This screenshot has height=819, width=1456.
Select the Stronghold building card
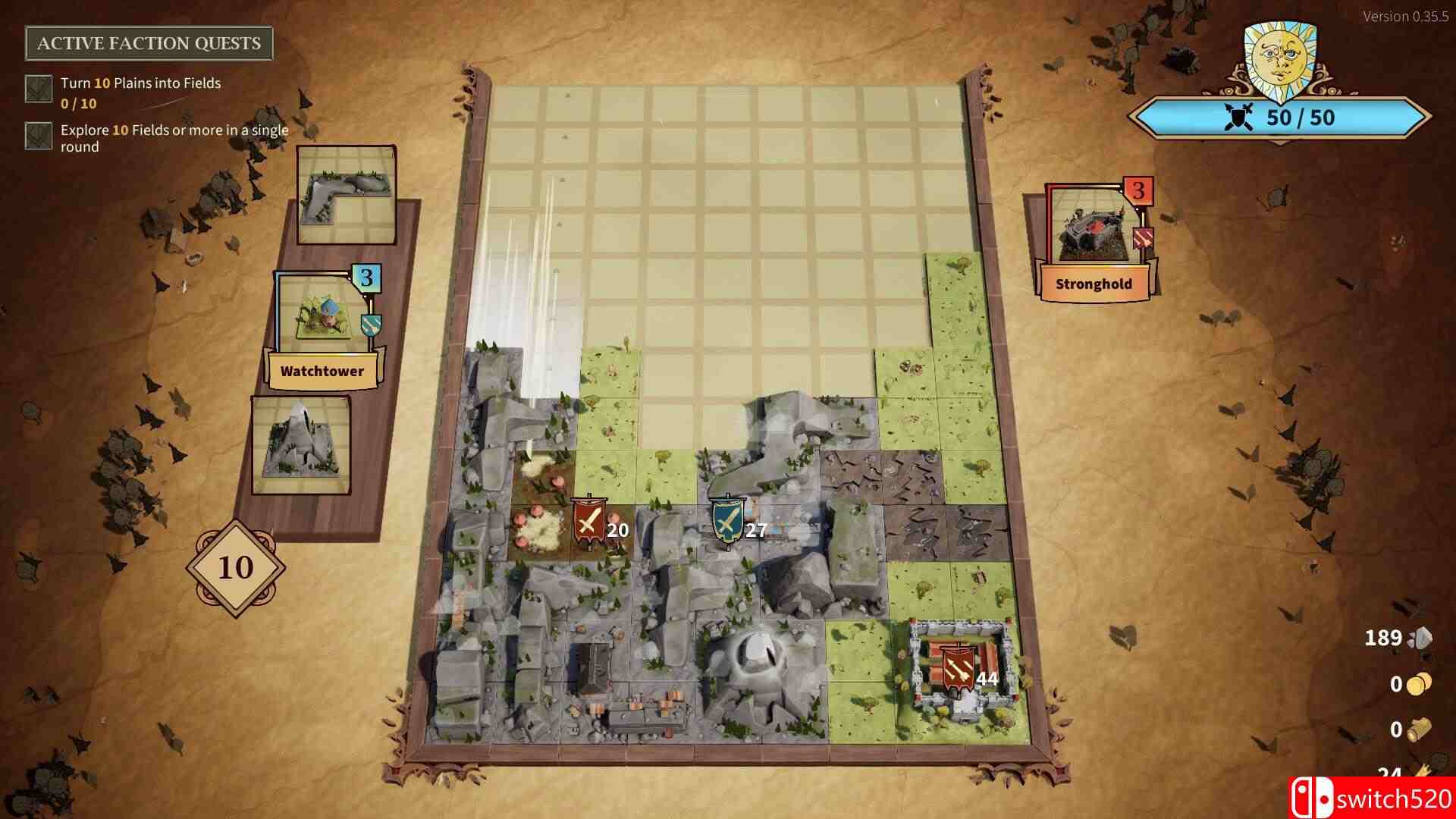pos(1092,231)
